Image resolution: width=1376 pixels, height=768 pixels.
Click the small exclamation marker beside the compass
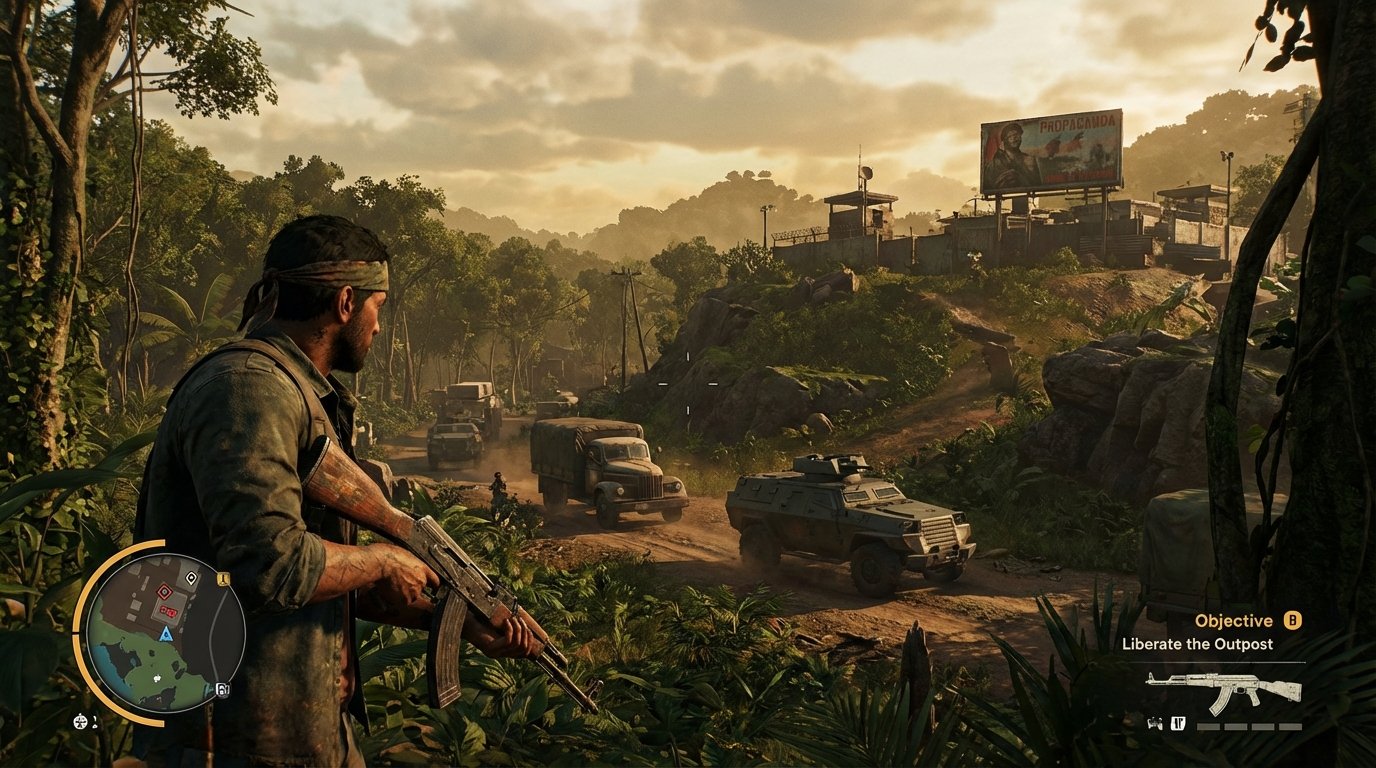click(94, 721)
